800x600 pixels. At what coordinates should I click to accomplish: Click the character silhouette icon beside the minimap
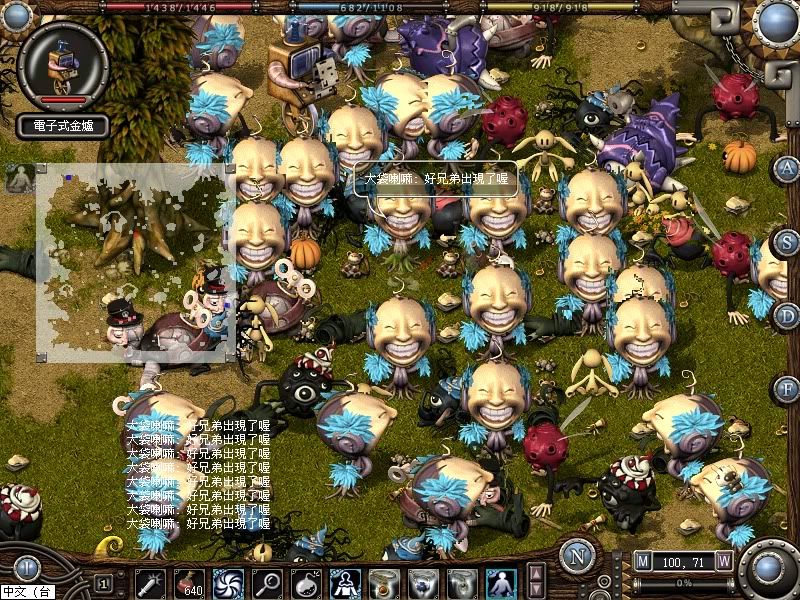coord(19,179)
